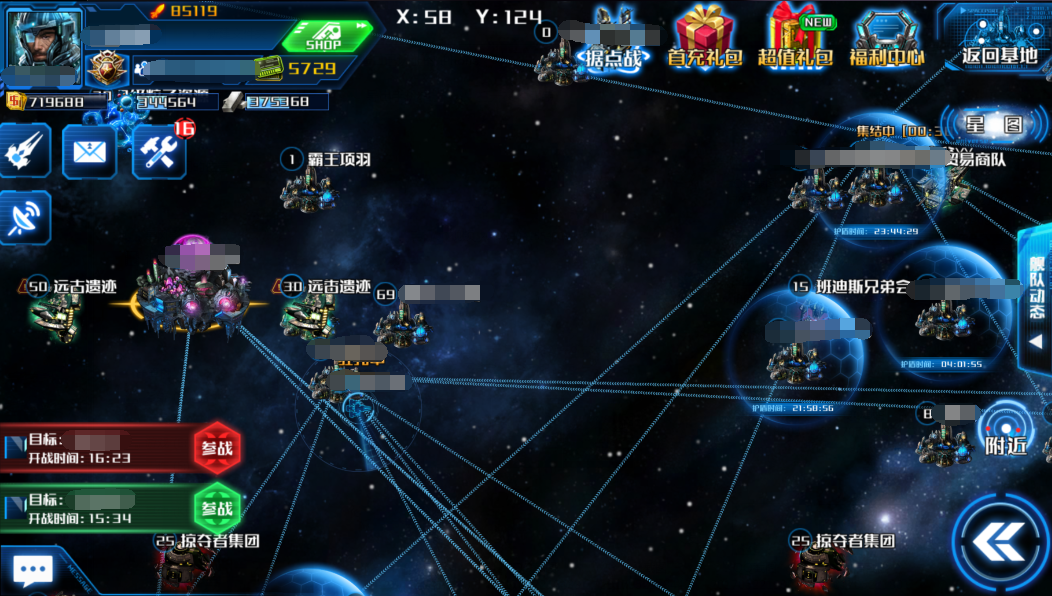Claim the 超值礼包 value gift pack
The height and width of the screenshot is (596, 1052).
(796, 37)
